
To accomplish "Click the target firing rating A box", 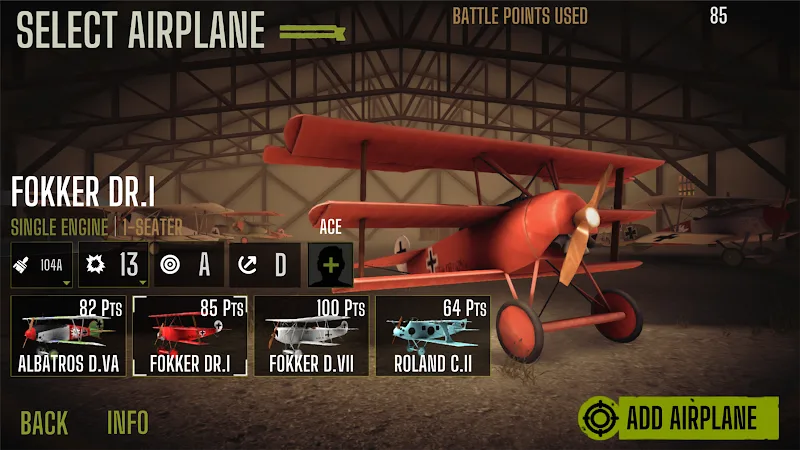I will tap(188, 265).
